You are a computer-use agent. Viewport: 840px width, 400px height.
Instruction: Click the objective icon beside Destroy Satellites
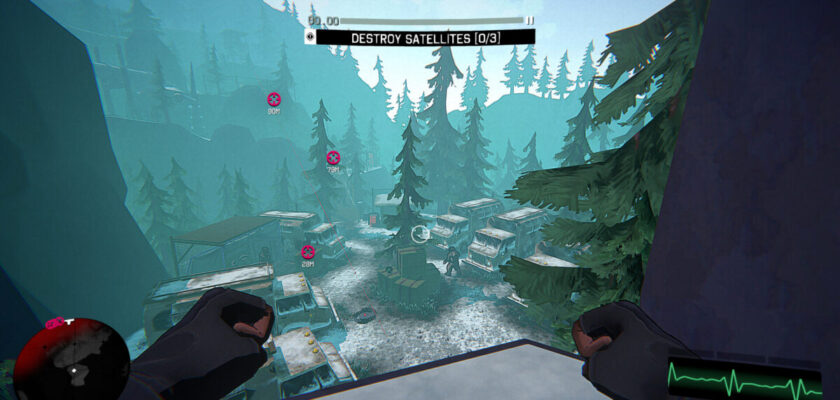(x=310, y=37)
